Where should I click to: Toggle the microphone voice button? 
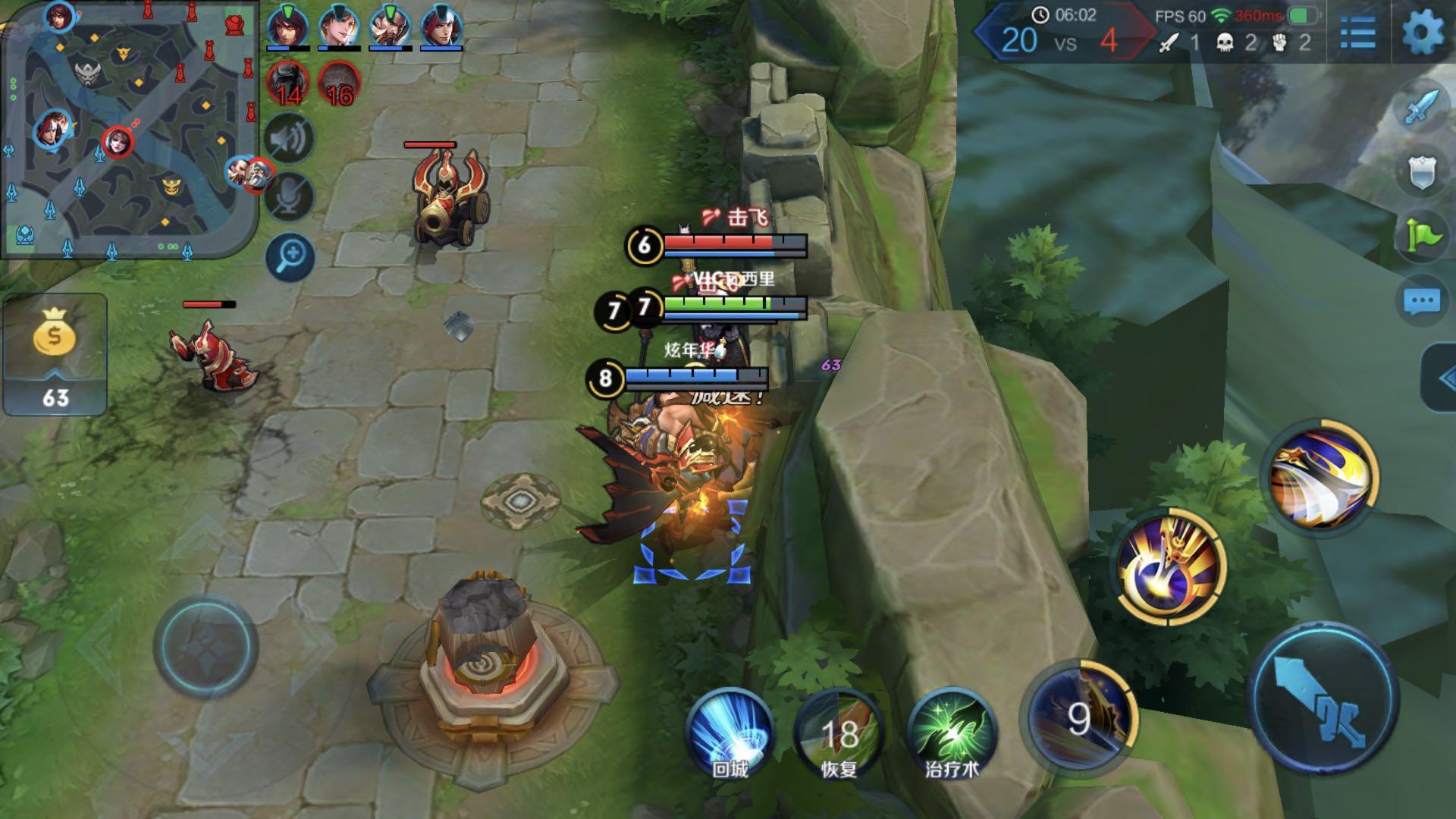pyautogui.click(x=290, y=197)
